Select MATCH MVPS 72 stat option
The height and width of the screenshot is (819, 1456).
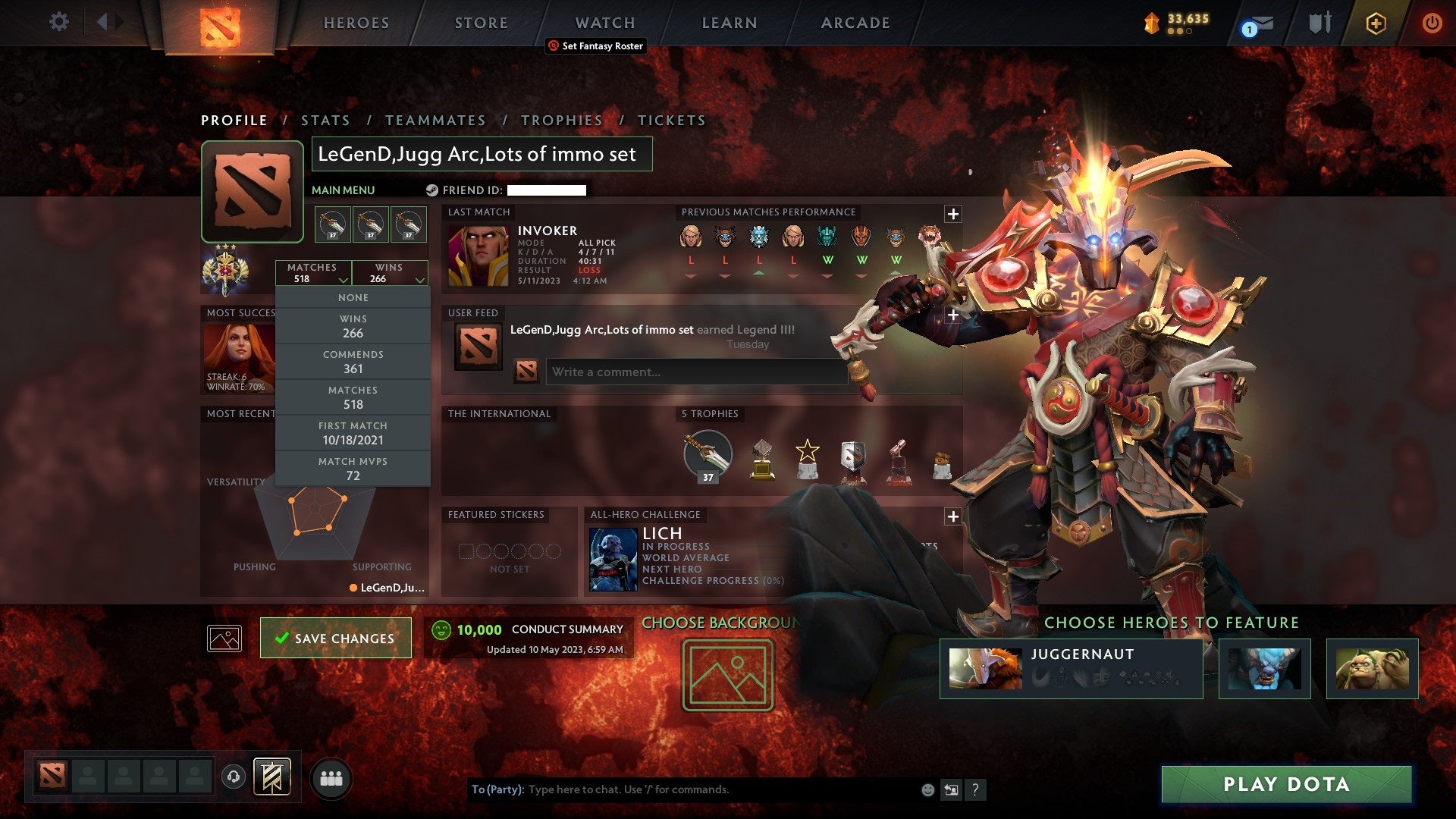(353, 468)
